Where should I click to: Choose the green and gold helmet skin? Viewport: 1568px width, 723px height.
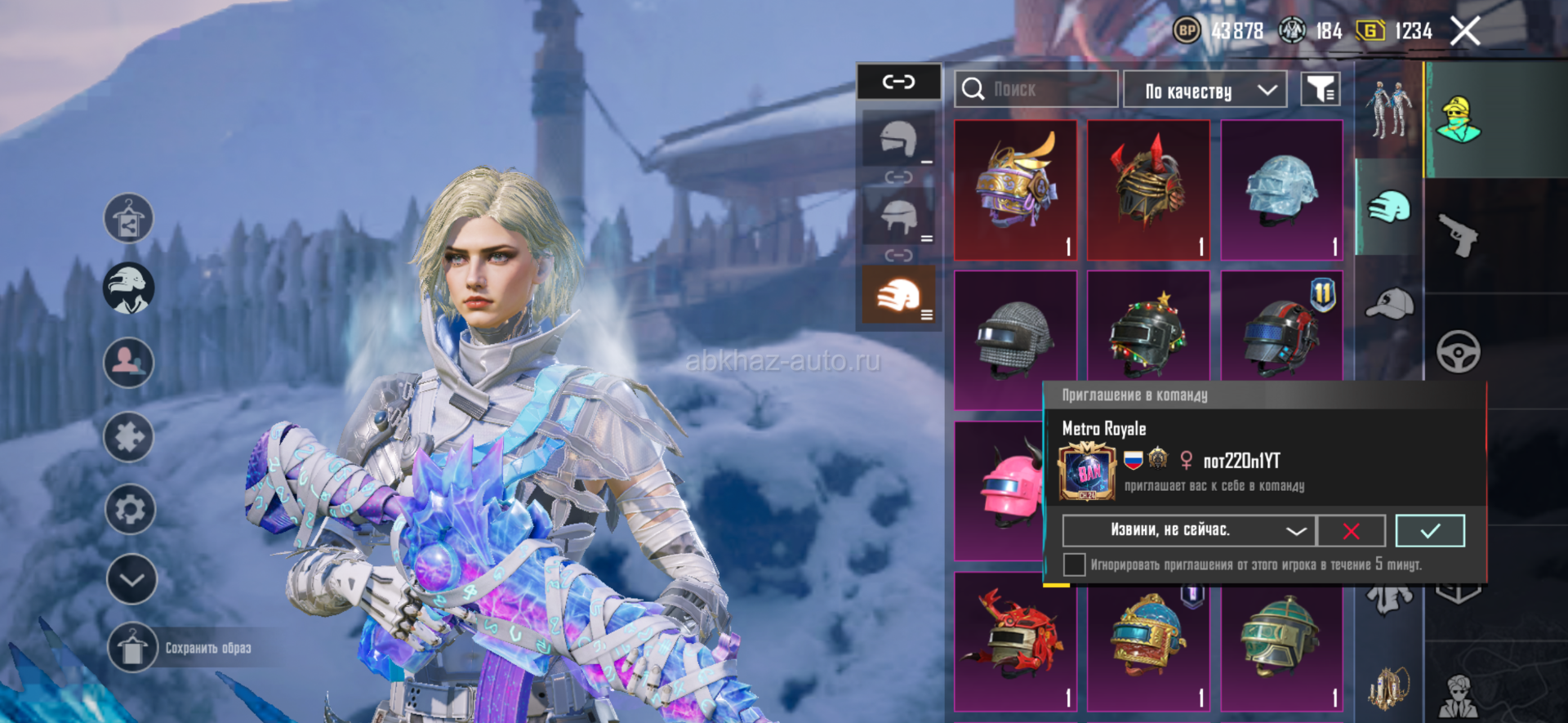click(x=1281, y=641)
